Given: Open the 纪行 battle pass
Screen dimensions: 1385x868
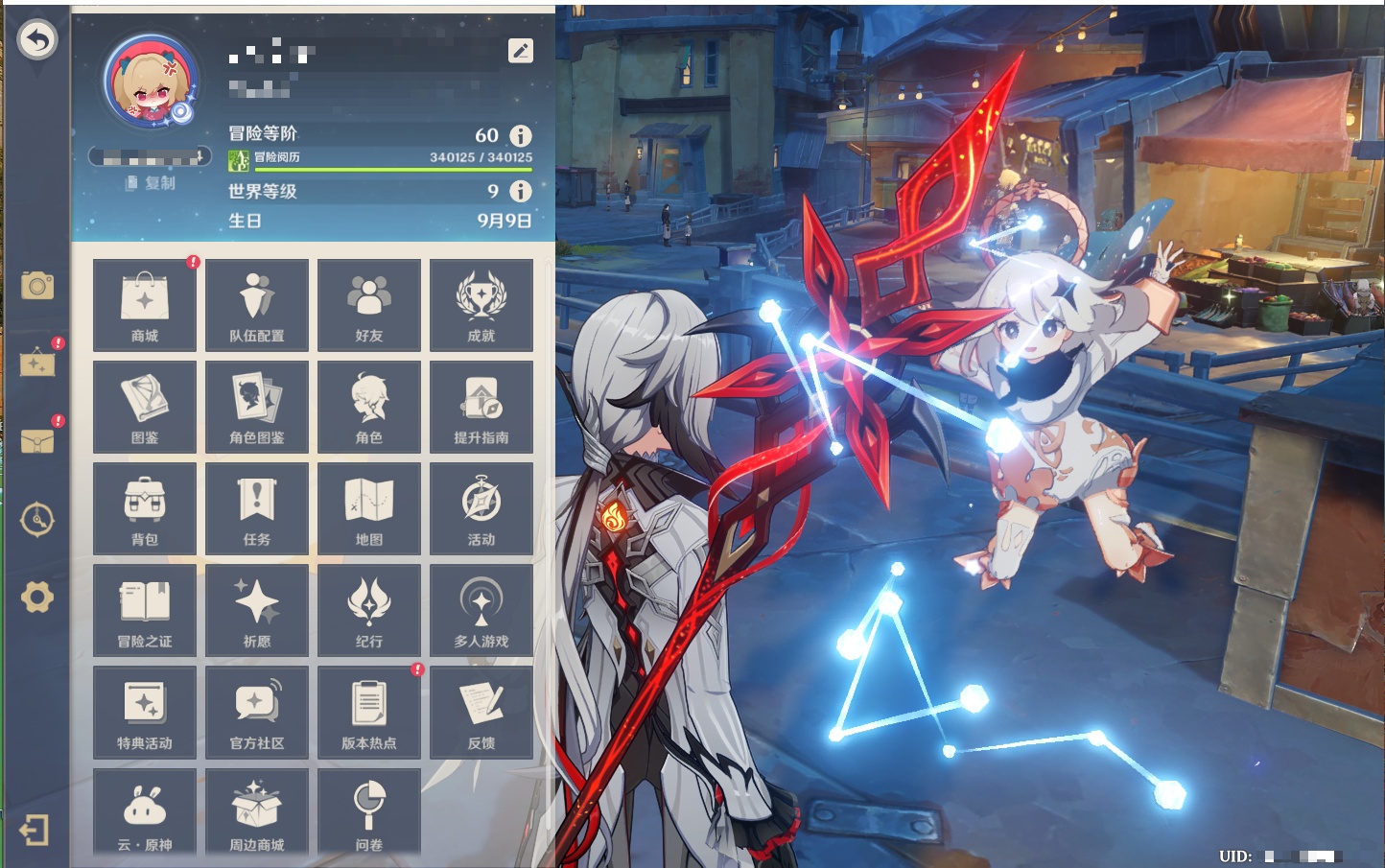Looking at the screenshot, I should 369,610.
